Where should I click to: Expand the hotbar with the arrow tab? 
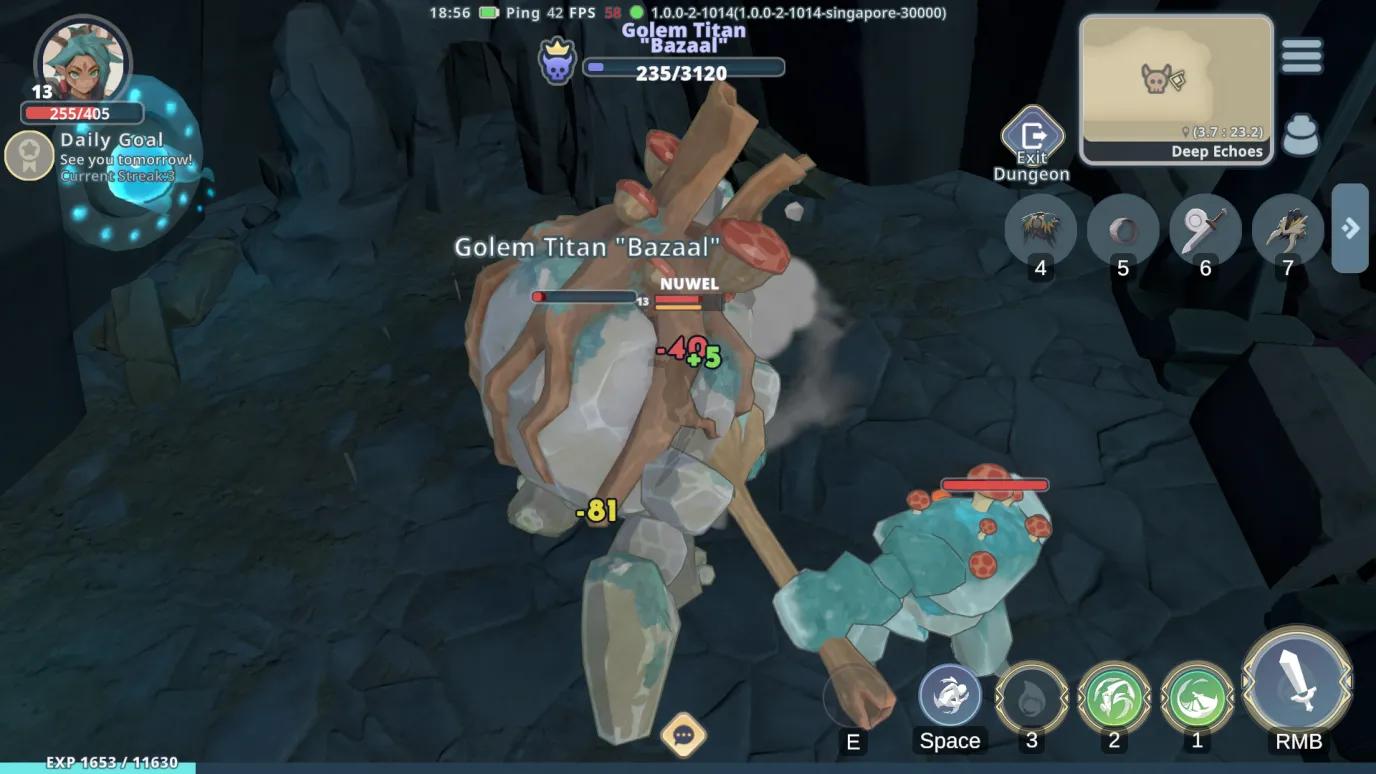pos(1351,228)
